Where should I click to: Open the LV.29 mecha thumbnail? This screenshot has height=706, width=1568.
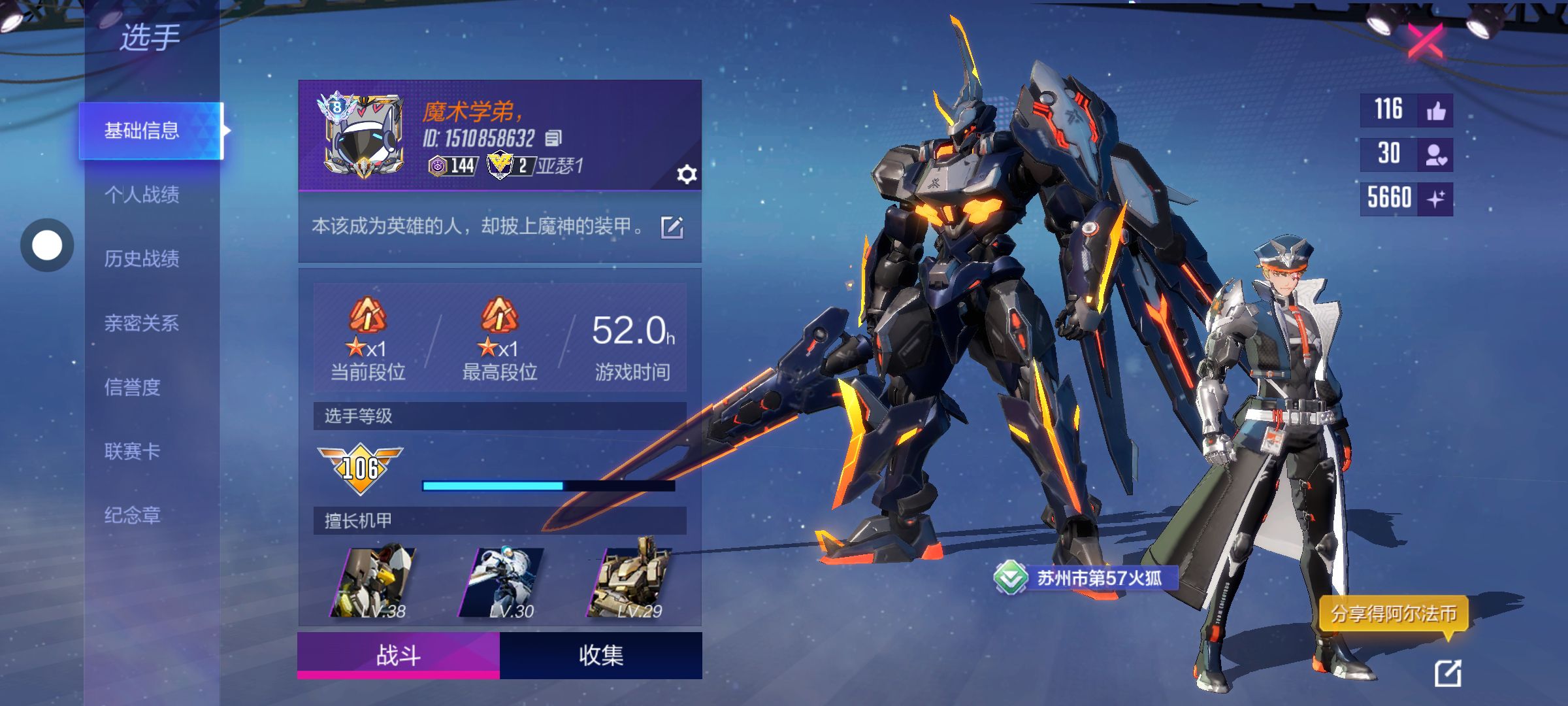pos(630,582)
